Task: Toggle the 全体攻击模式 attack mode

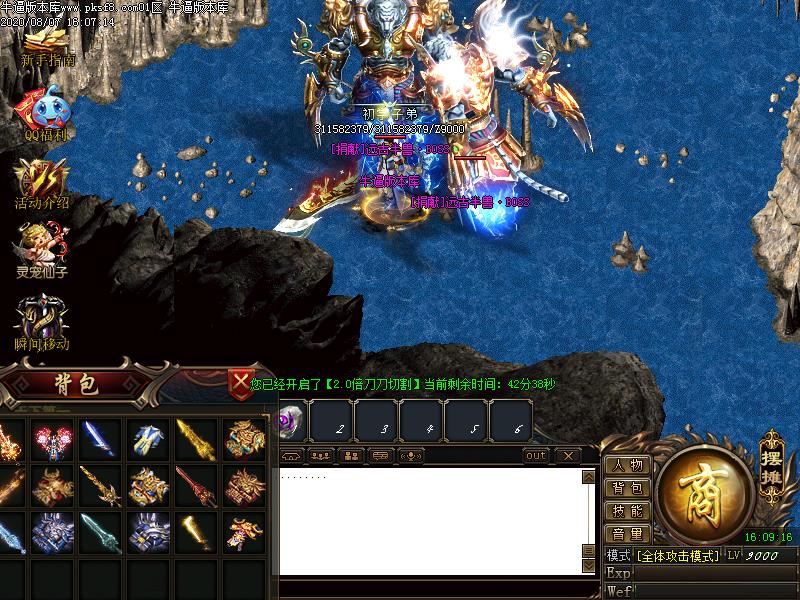Action: coord(675,555)
